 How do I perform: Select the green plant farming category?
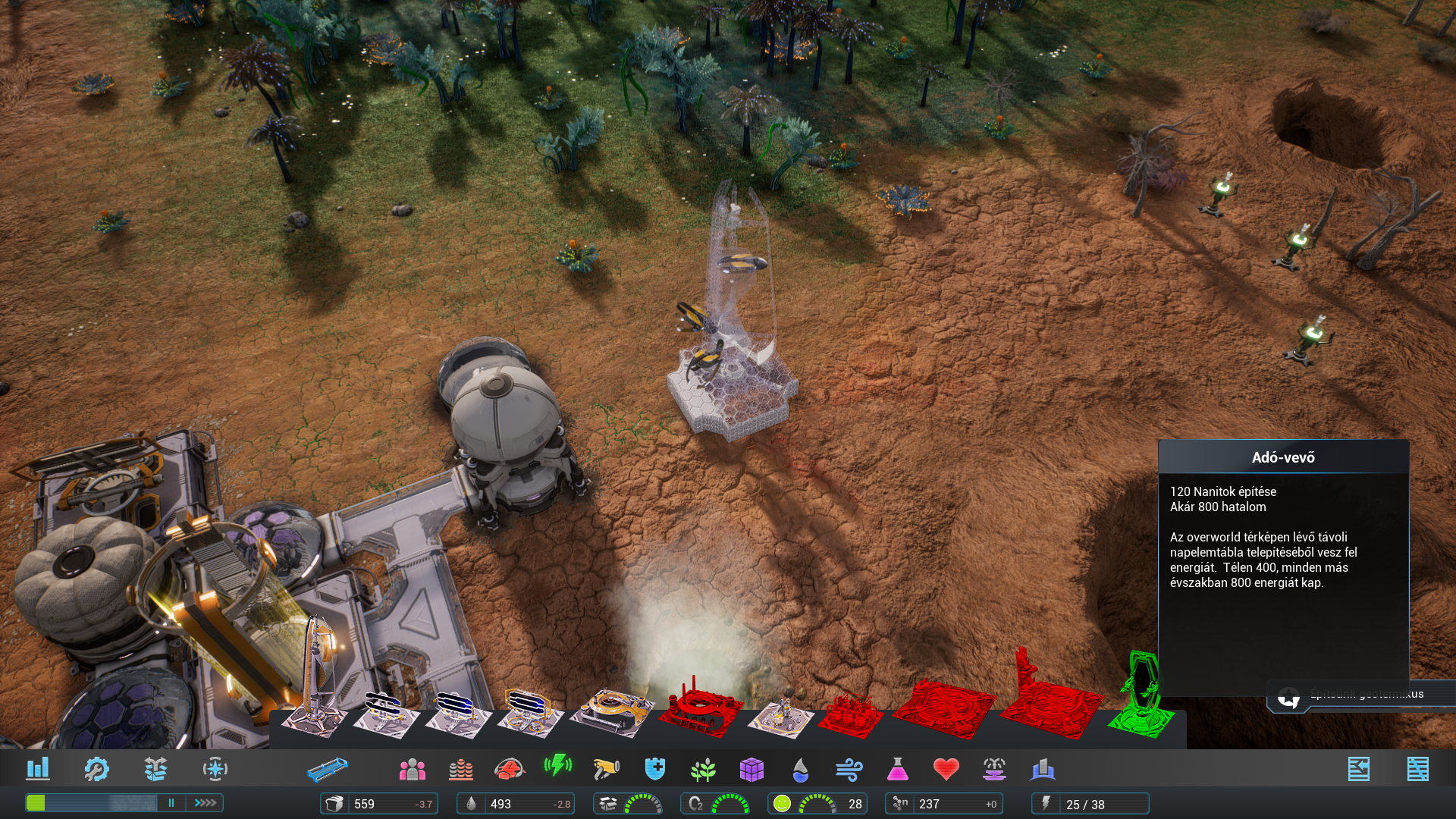pyautogui.click(x=703, y=769)
